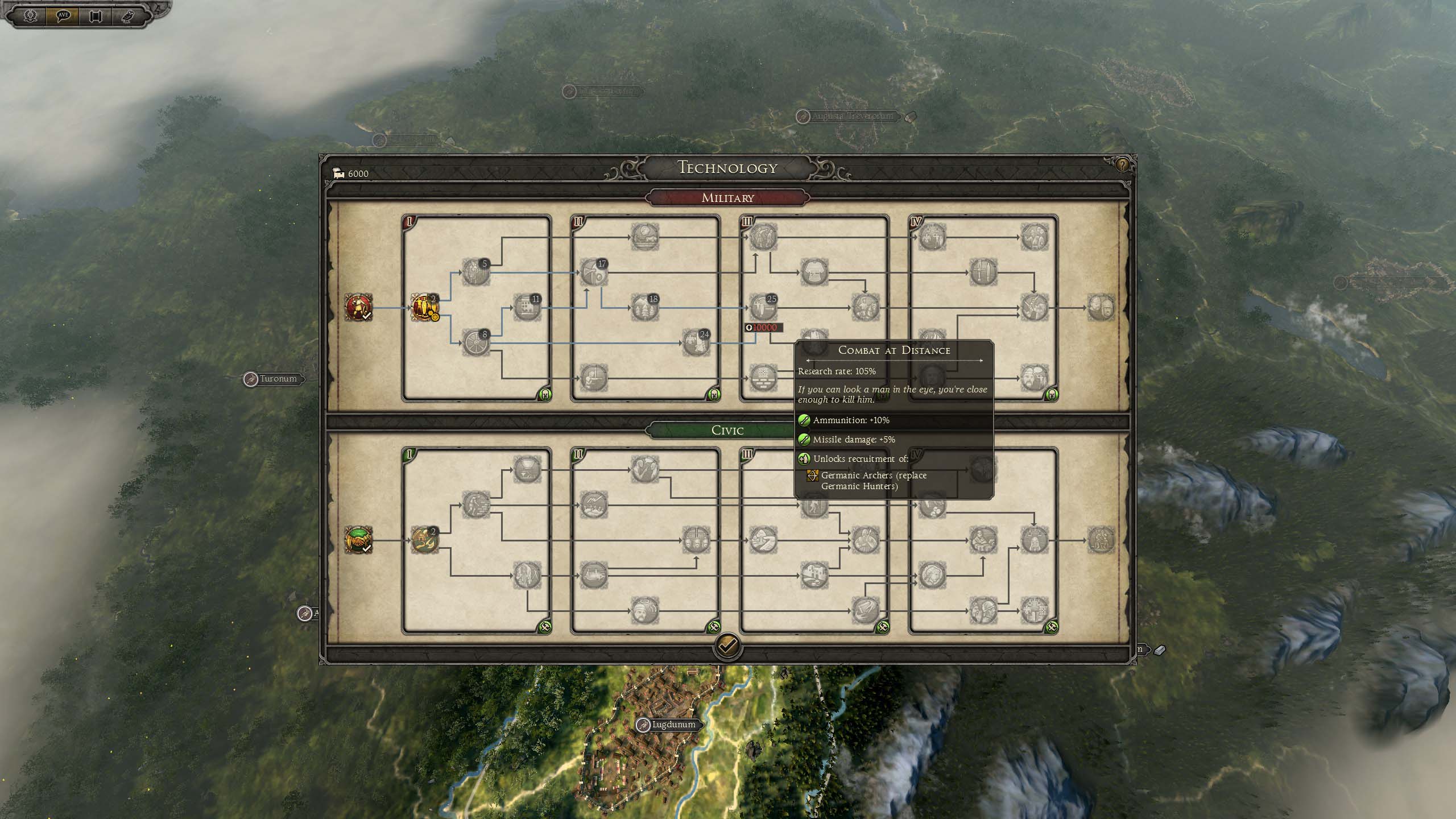Choose the bearded man civic technology
The width and height of the screenshot is (1456, 819).
(x=644, y=611)
